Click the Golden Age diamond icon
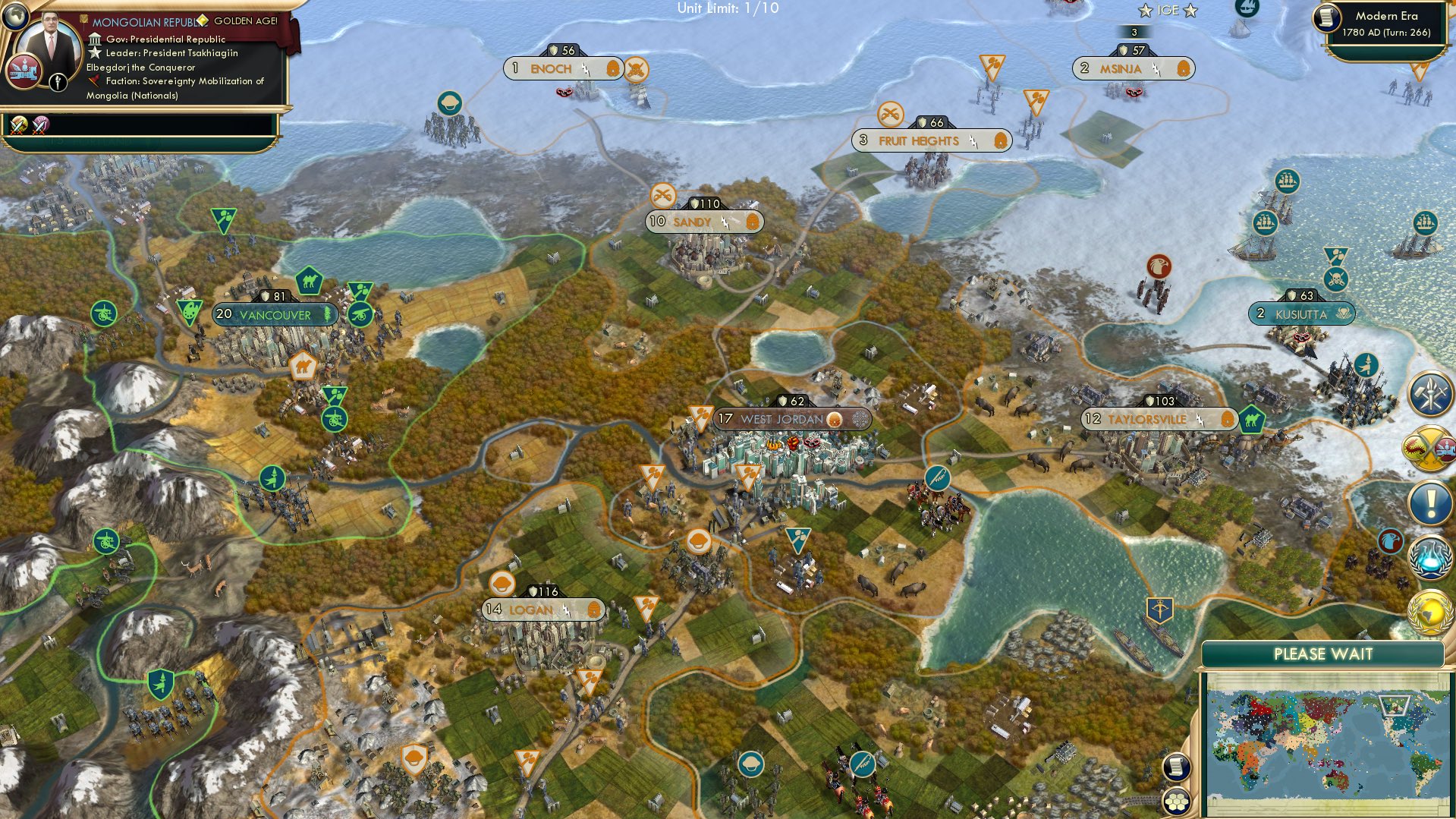 point(203,20)
